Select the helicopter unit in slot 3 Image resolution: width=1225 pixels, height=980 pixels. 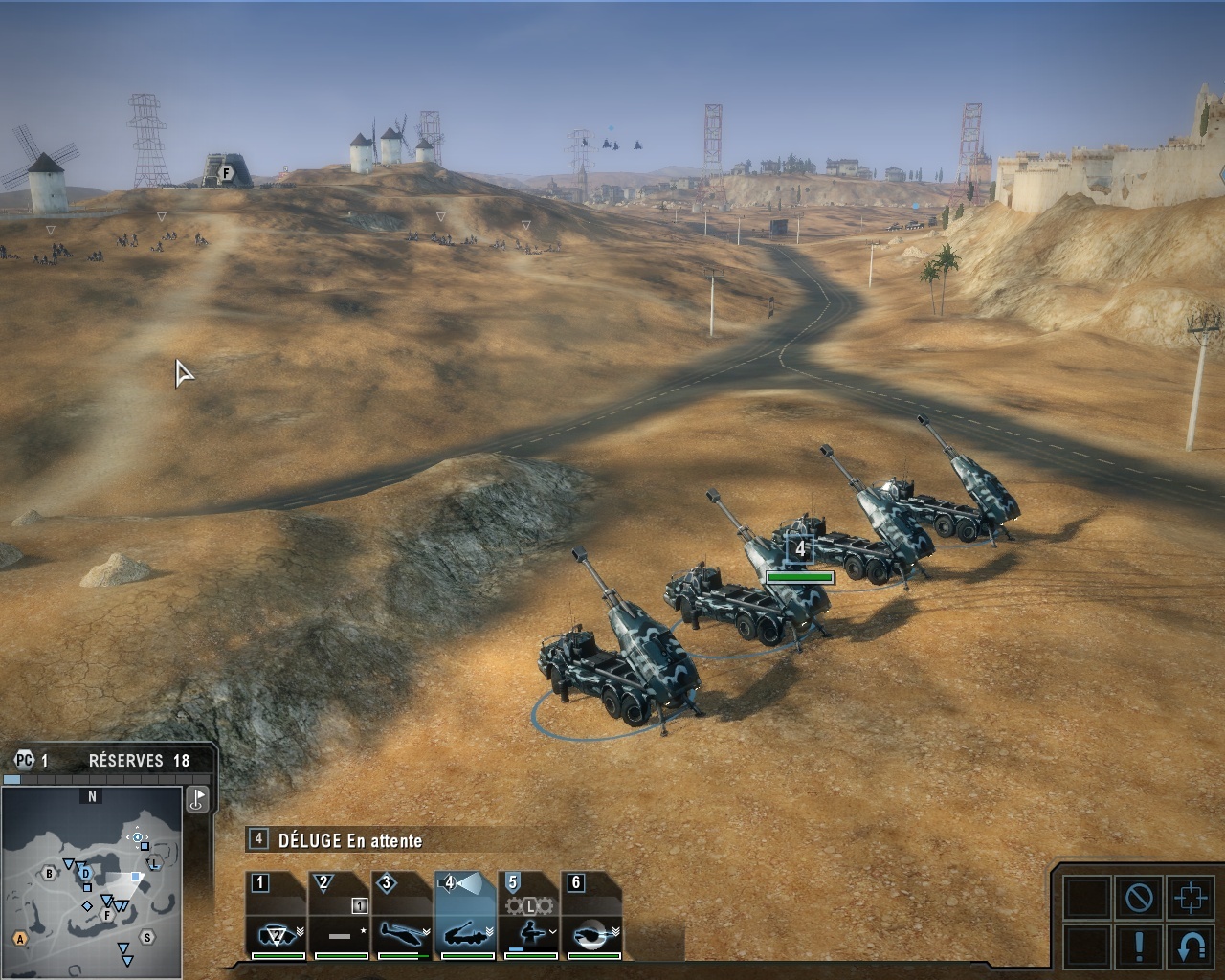click(x=403, y=917)
